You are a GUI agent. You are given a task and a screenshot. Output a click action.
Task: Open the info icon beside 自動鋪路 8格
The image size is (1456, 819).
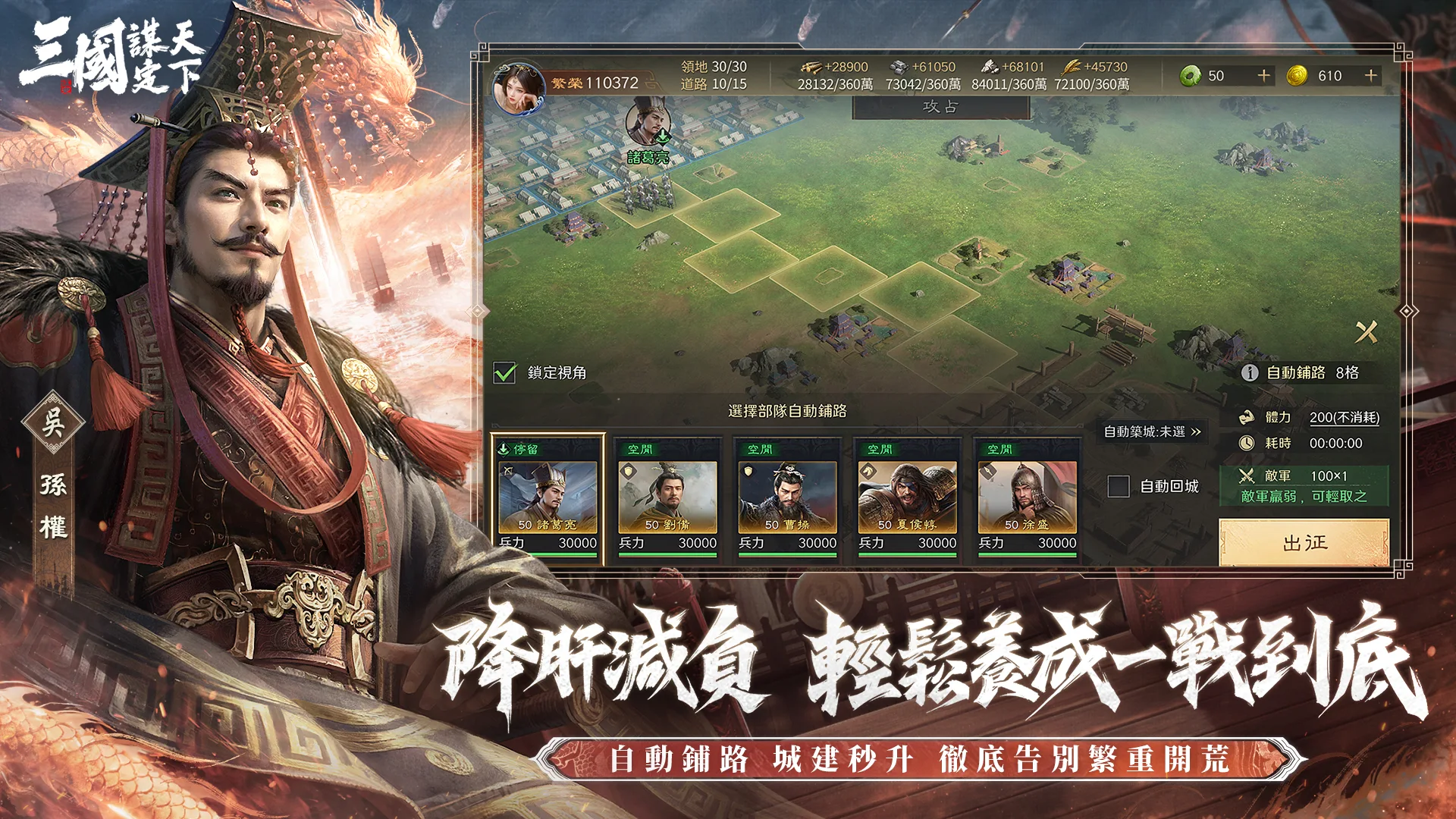(1249, 372)
